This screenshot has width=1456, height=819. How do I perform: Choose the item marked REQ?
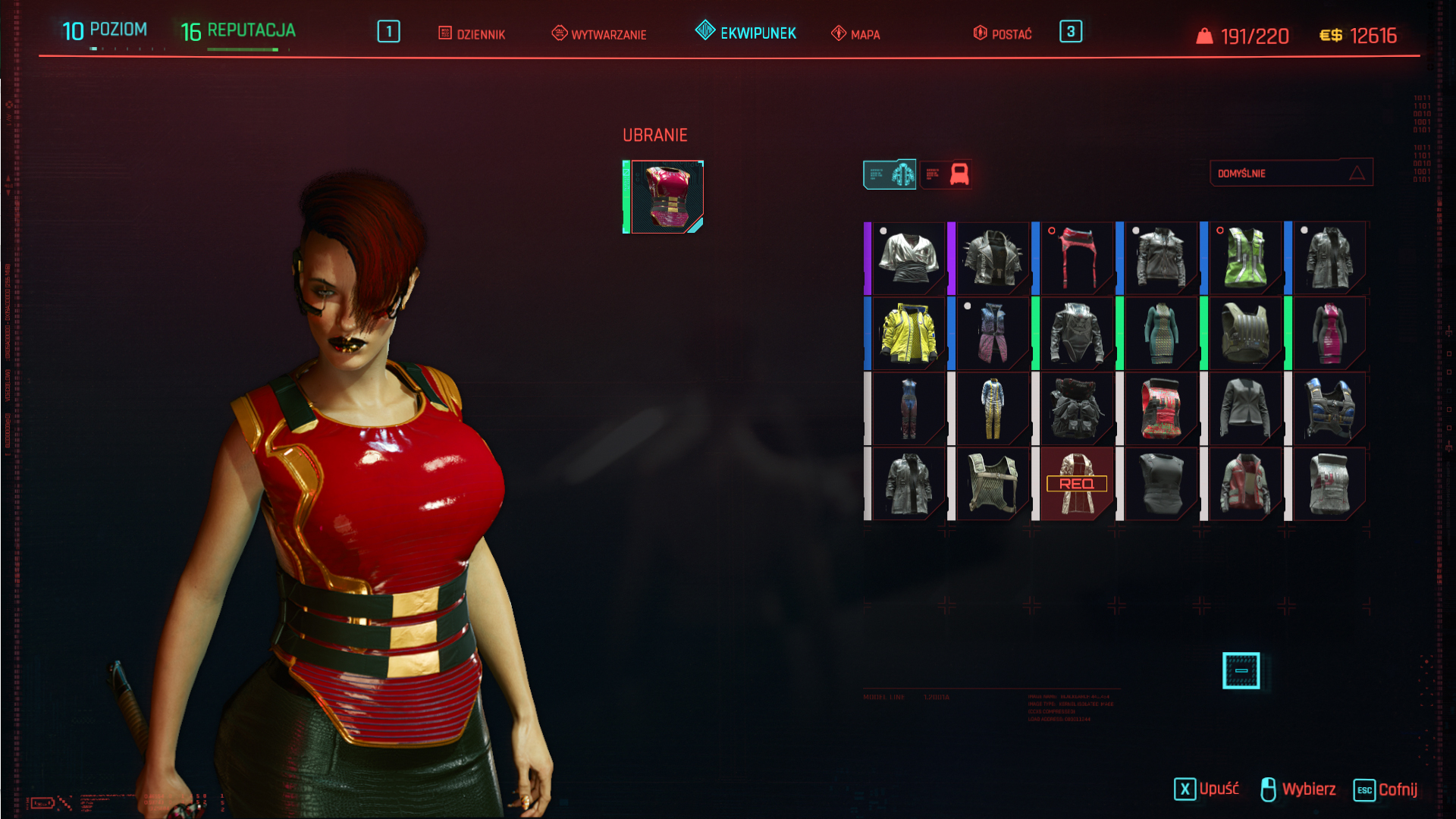[1077, 484]
